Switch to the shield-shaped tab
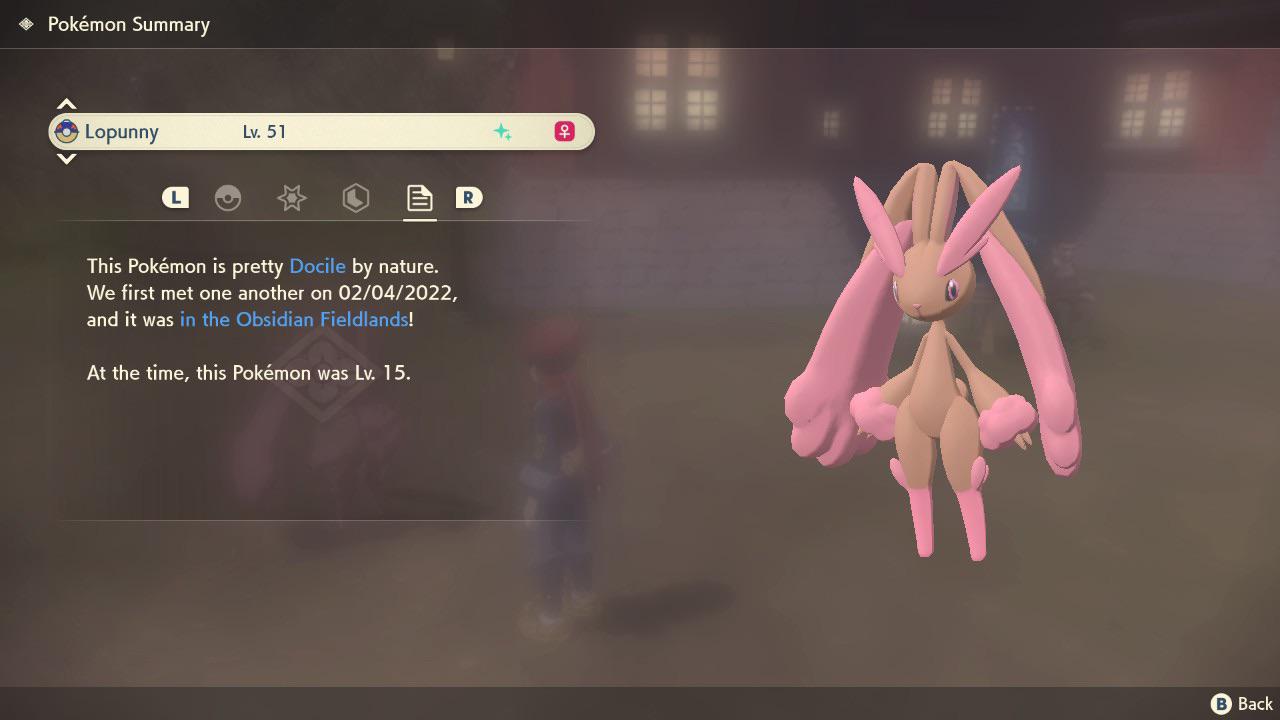Viewport: 1280px width, 720px height. 356,198
